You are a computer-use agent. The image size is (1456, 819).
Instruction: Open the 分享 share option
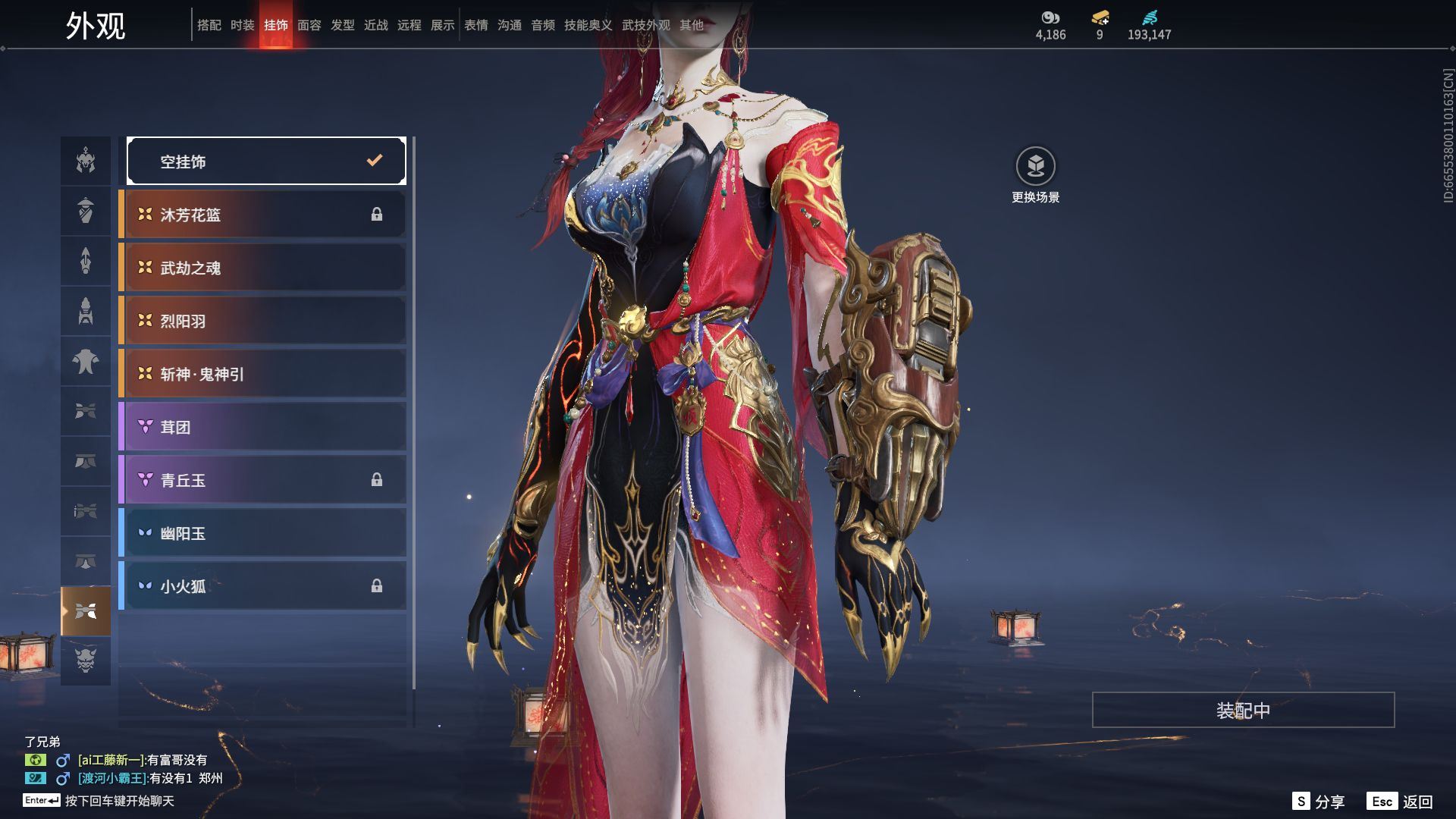1319,802
